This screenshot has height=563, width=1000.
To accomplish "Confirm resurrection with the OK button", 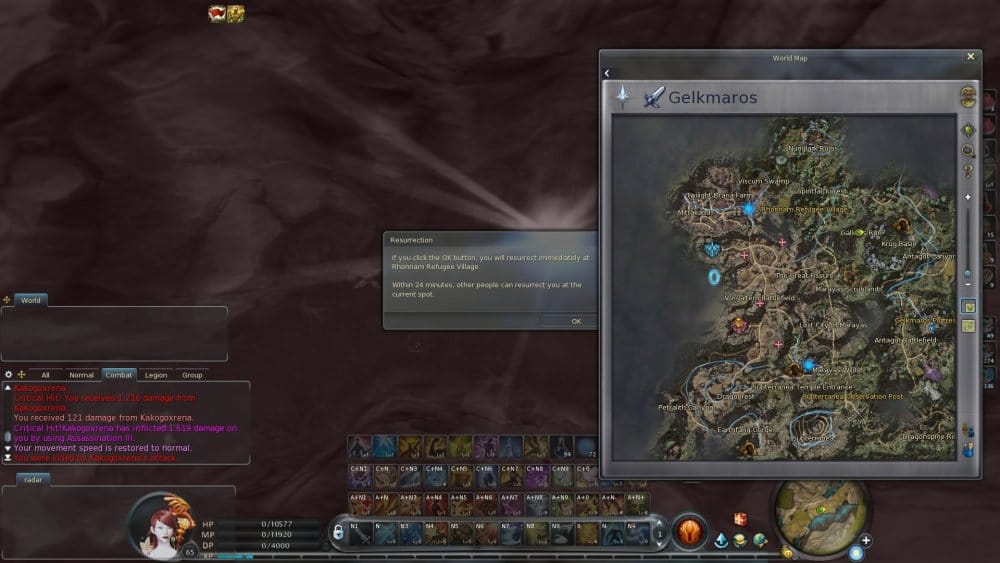I will click(576, 321).
